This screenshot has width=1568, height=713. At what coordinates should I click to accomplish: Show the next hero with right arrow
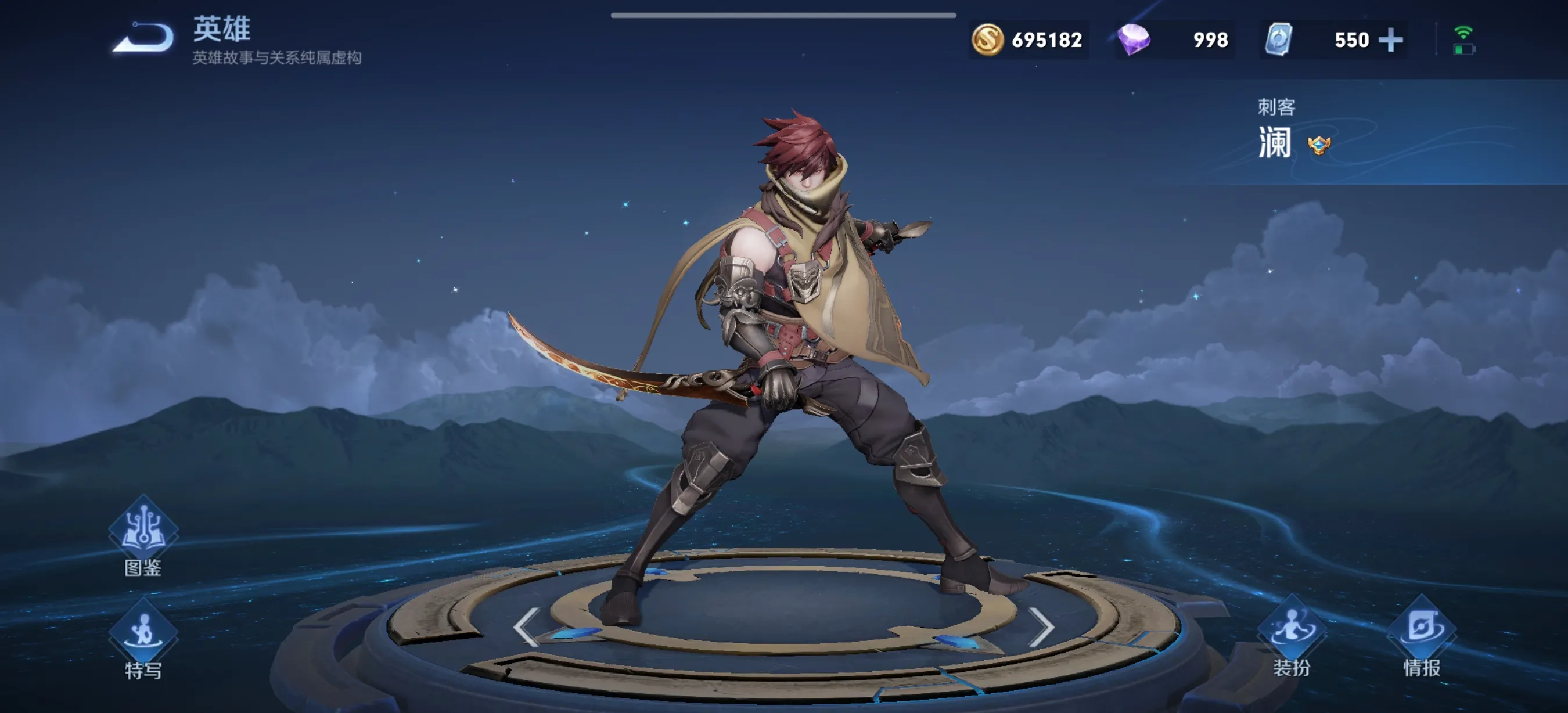pyautogui.click(x=1041, y=626)
